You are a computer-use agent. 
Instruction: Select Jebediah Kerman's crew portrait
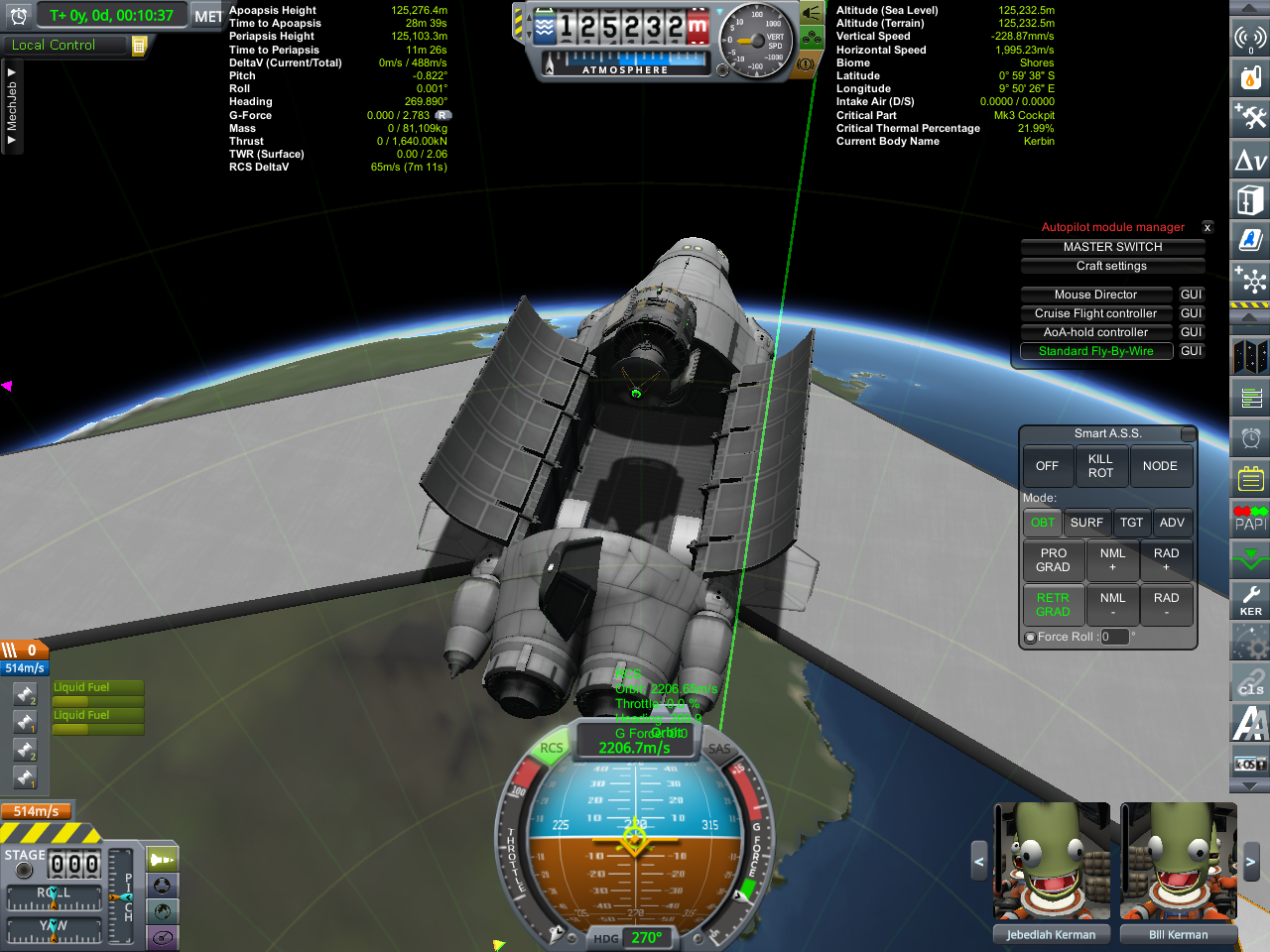(1052, 861)
